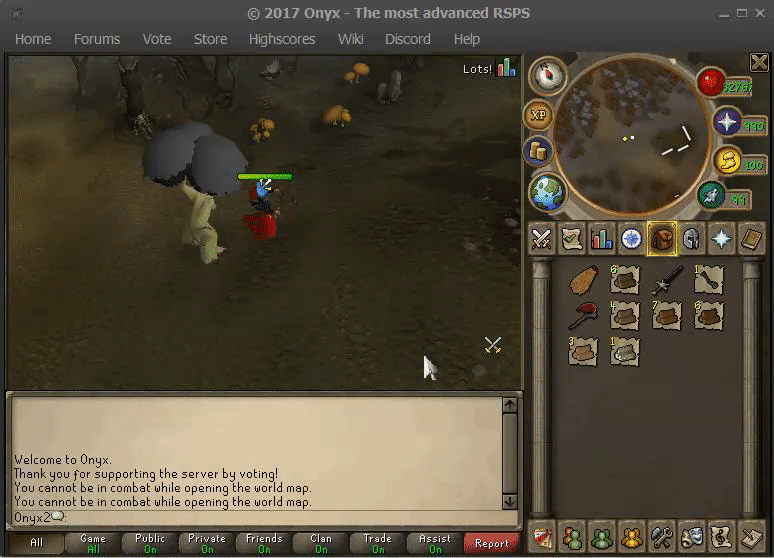Viewport: 774px width, 558px height.
Task: Toggle run with the energy orb
Action: tap(712, 194)
